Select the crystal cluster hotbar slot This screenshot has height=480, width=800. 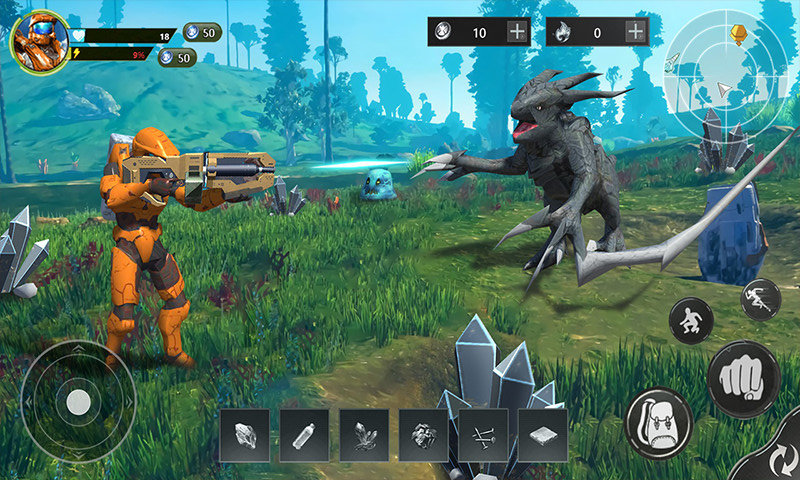click(364, 435)
